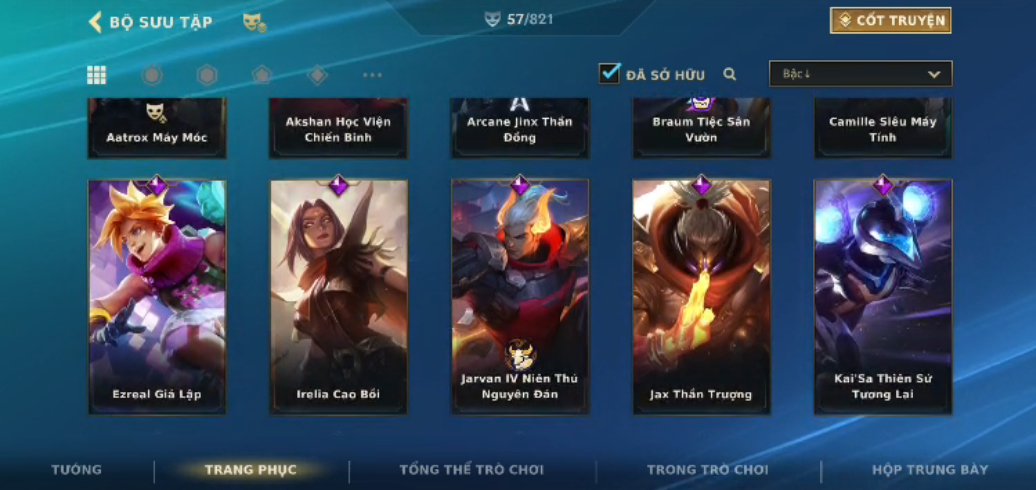Open Akshan Học Viện Chiến Binh skin
The image size is (1036, 490).
[x=339, y=128]
